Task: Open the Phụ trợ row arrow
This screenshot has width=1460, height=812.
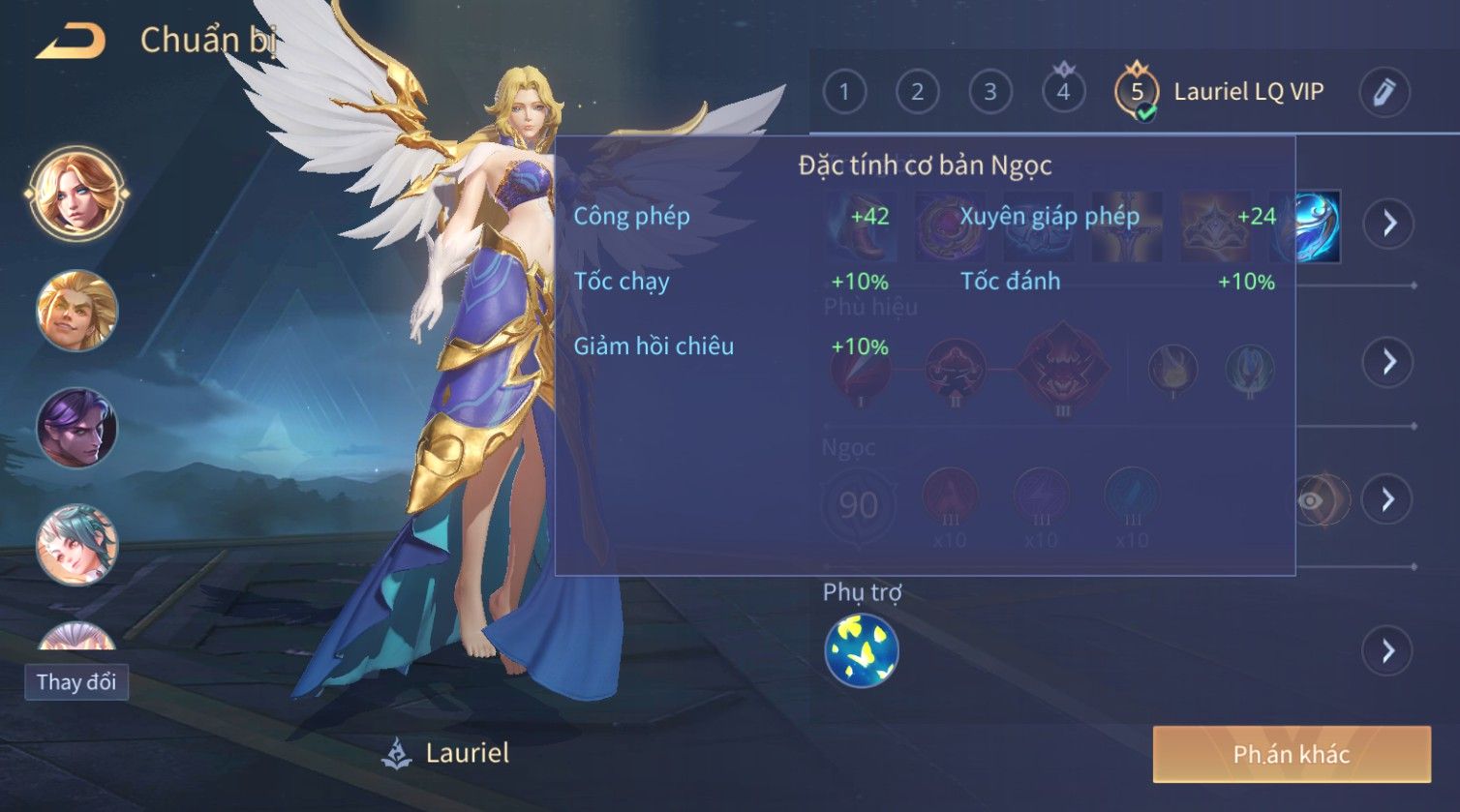Action: coord(1388,649)
